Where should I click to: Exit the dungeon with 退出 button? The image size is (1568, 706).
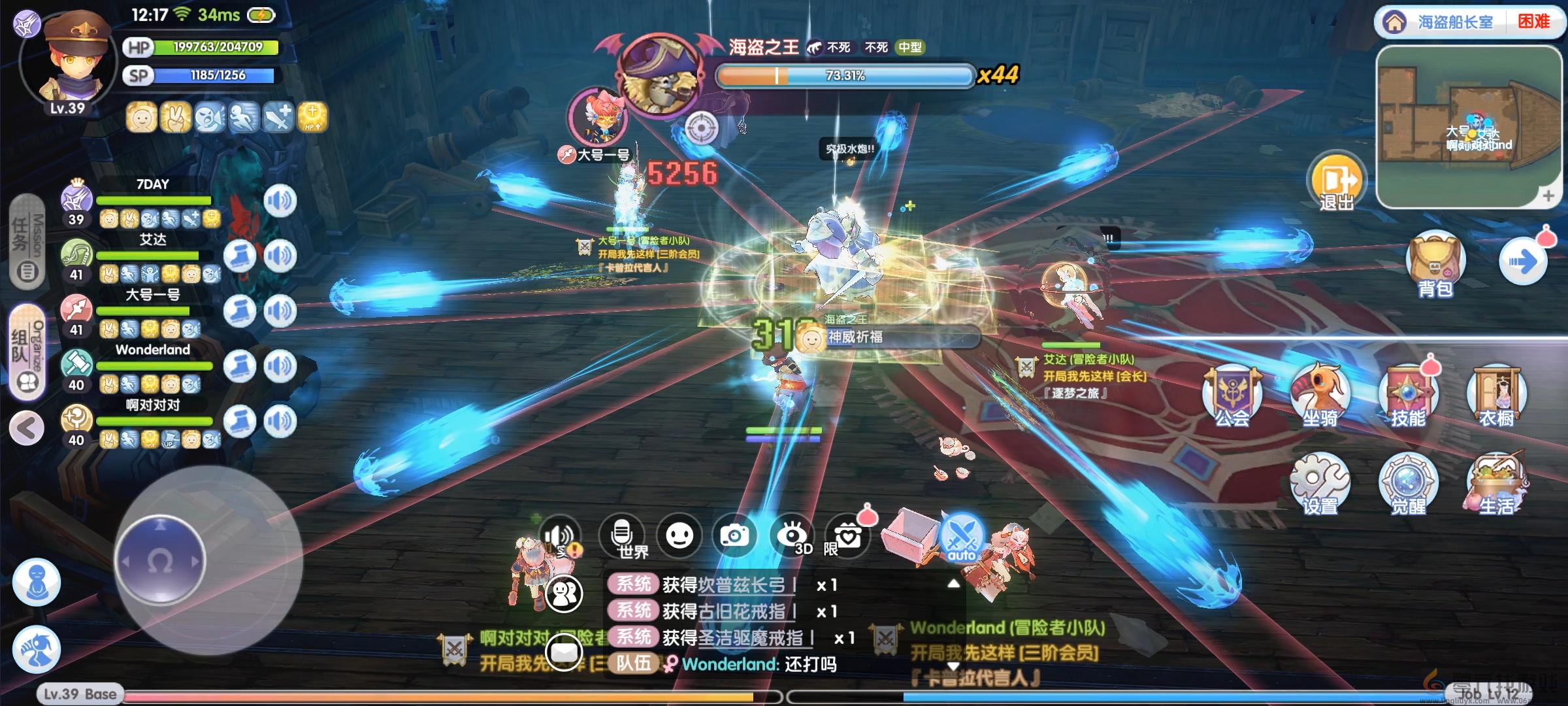coord(1336,183)
